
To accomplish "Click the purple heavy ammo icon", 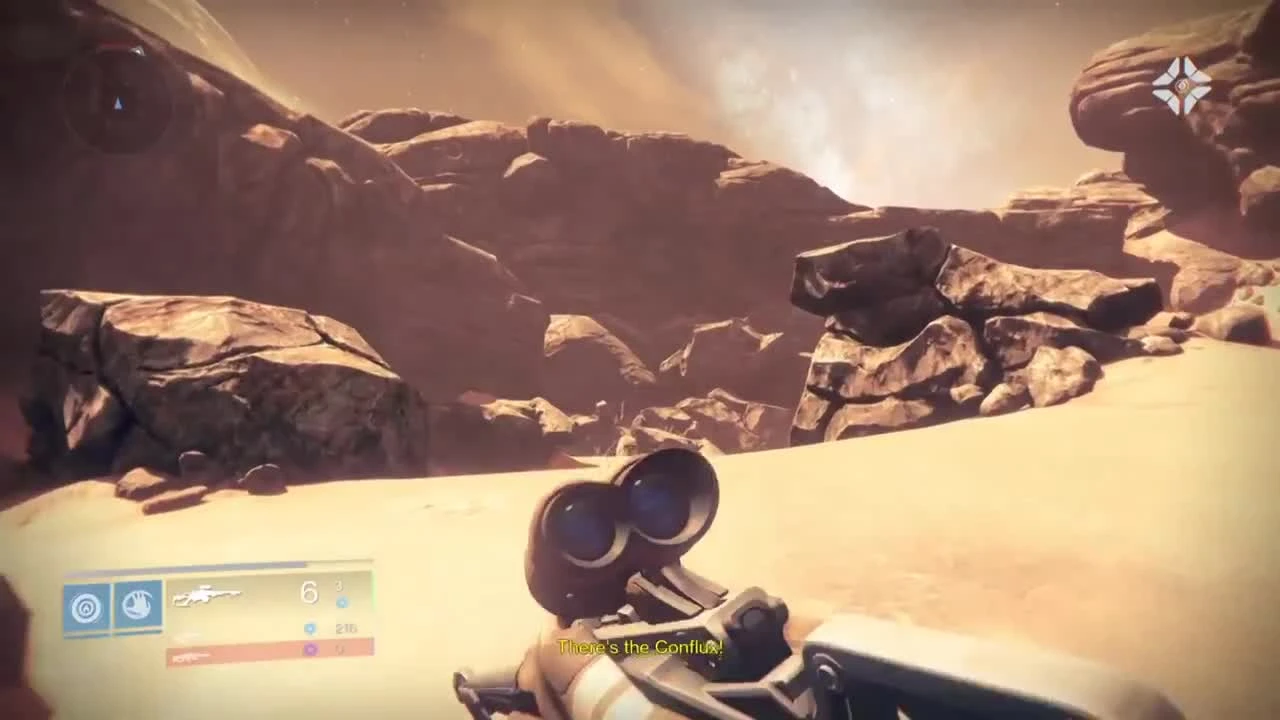I will 311,651.
